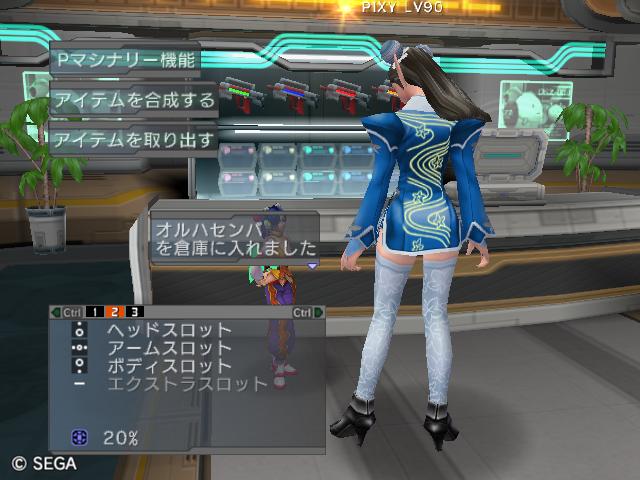Image resolution: width=640 pixels, height=480 pixels.
Task: Choose the ボディスロット entry
Action: coord(168,366)
